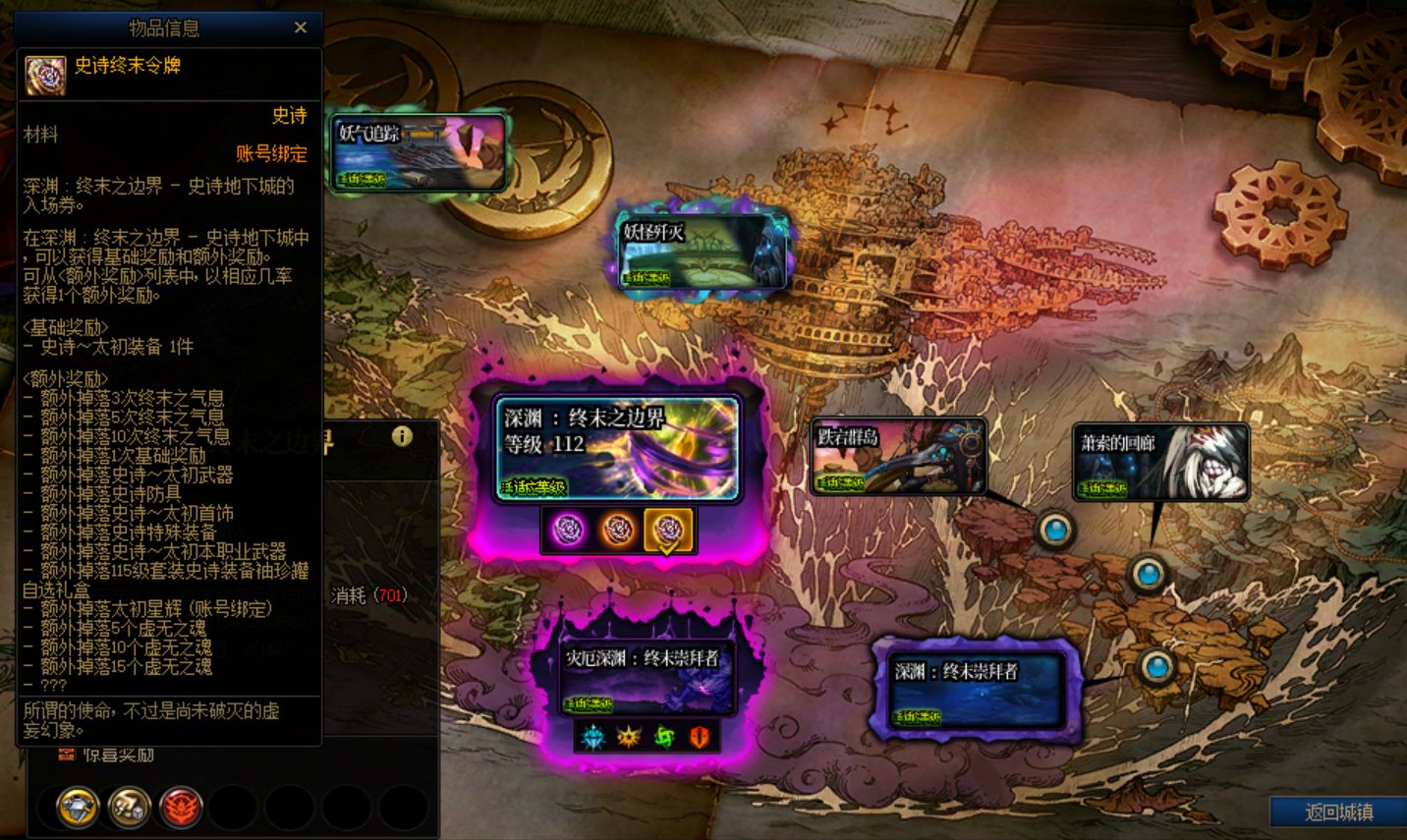Click the red crest reward icon
1407x840 pixels.
click(x=181, y=808)
